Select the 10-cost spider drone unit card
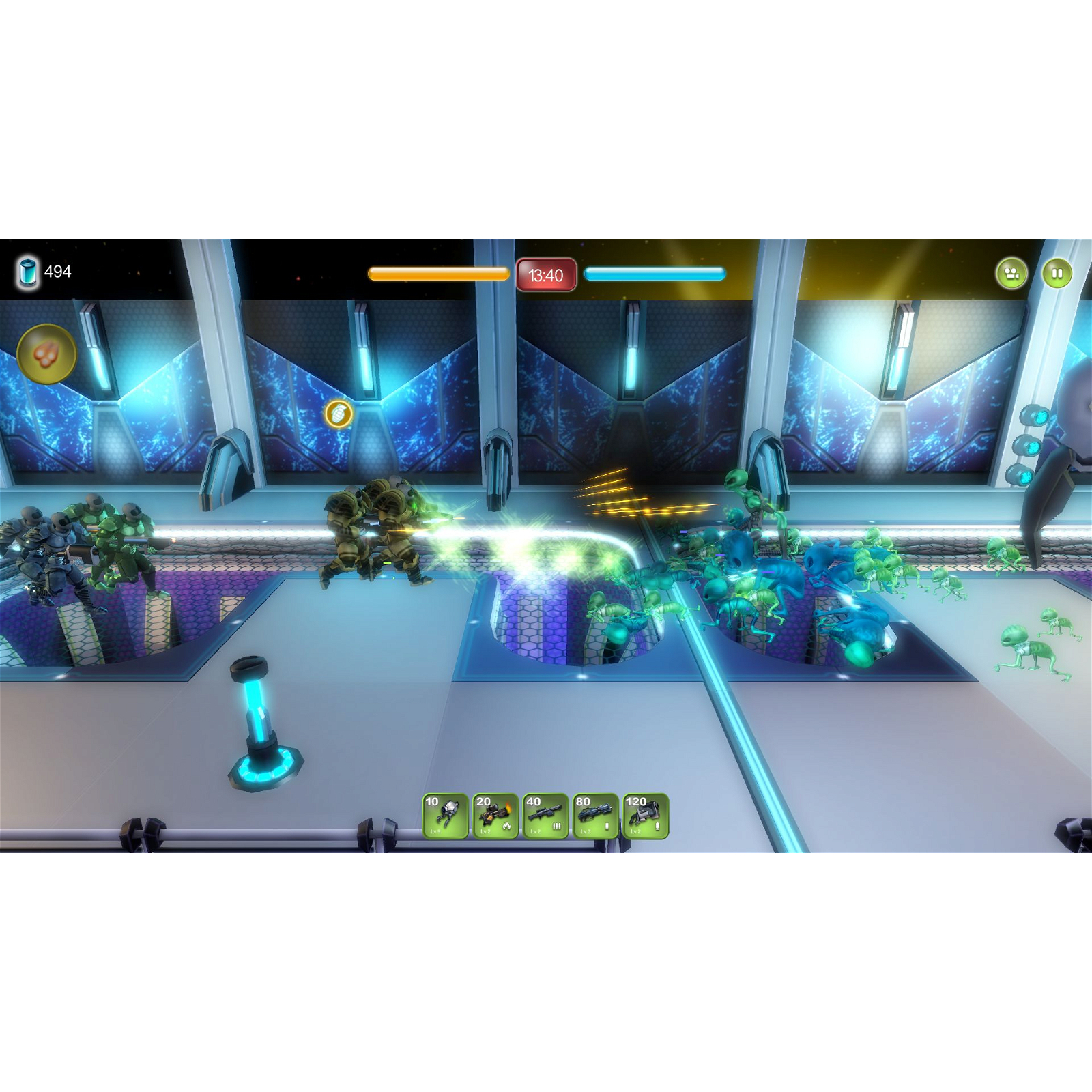Viewport: 1092px width, 1092px height. 445,815
